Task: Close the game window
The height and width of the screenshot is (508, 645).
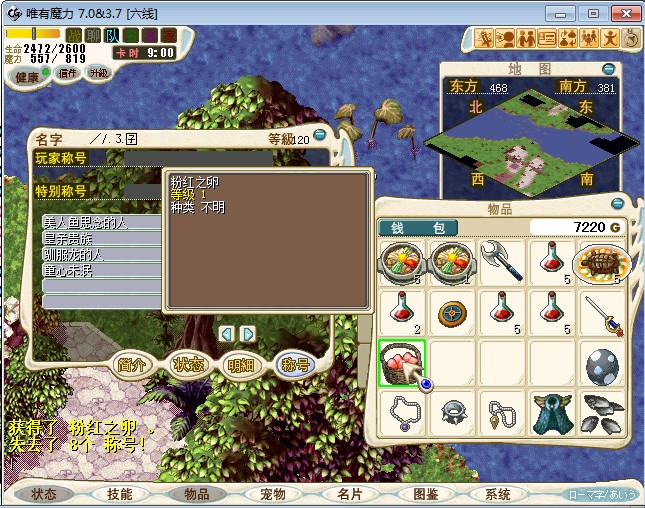Action: pos(622,13)
